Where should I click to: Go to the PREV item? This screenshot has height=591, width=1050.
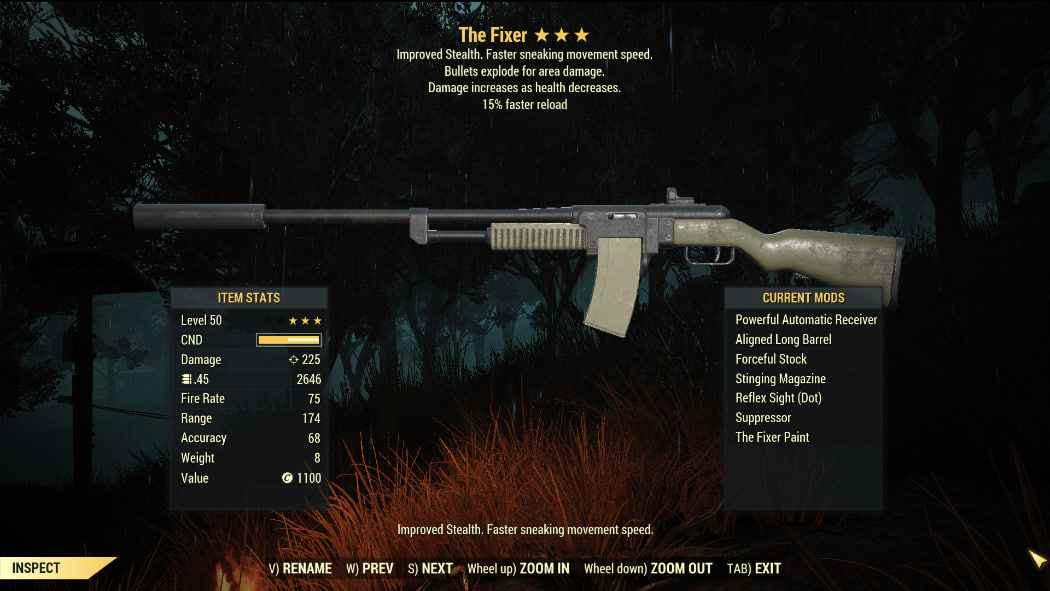point(370,568)
